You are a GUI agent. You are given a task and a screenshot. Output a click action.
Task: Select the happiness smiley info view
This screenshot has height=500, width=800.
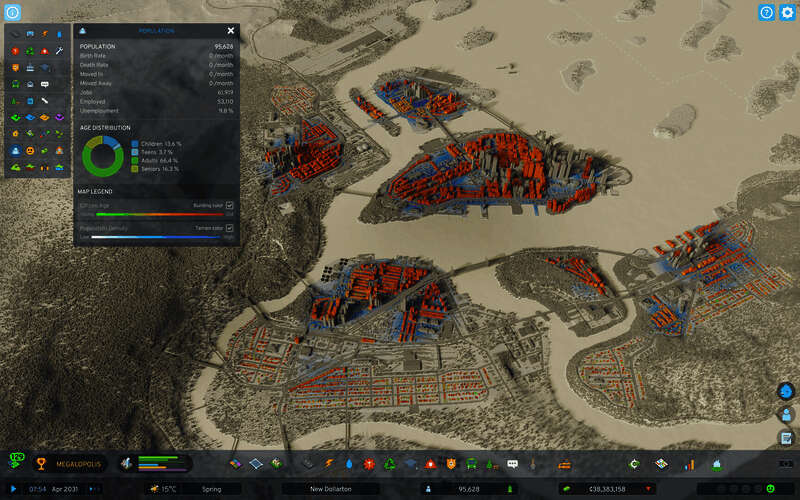pyautogui.click(x=31, y=150)
